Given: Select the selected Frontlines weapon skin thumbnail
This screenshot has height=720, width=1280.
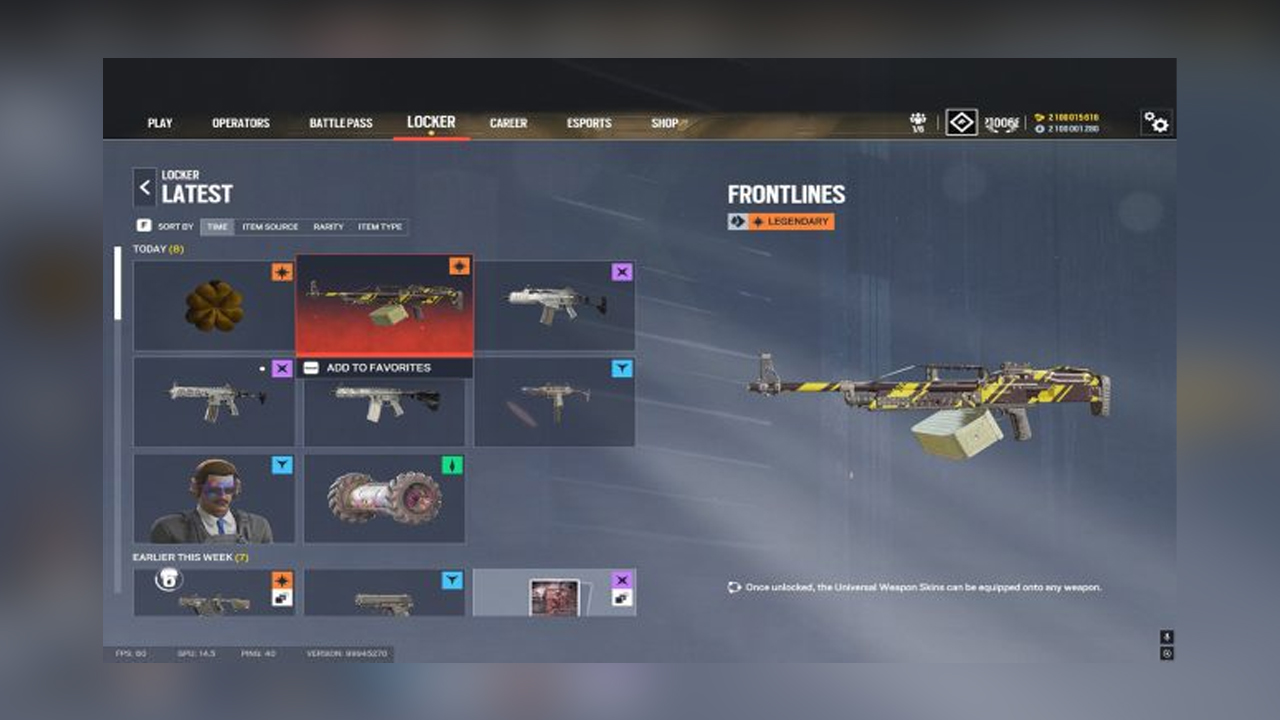Looking at the screenshot, I should point(384,306).
